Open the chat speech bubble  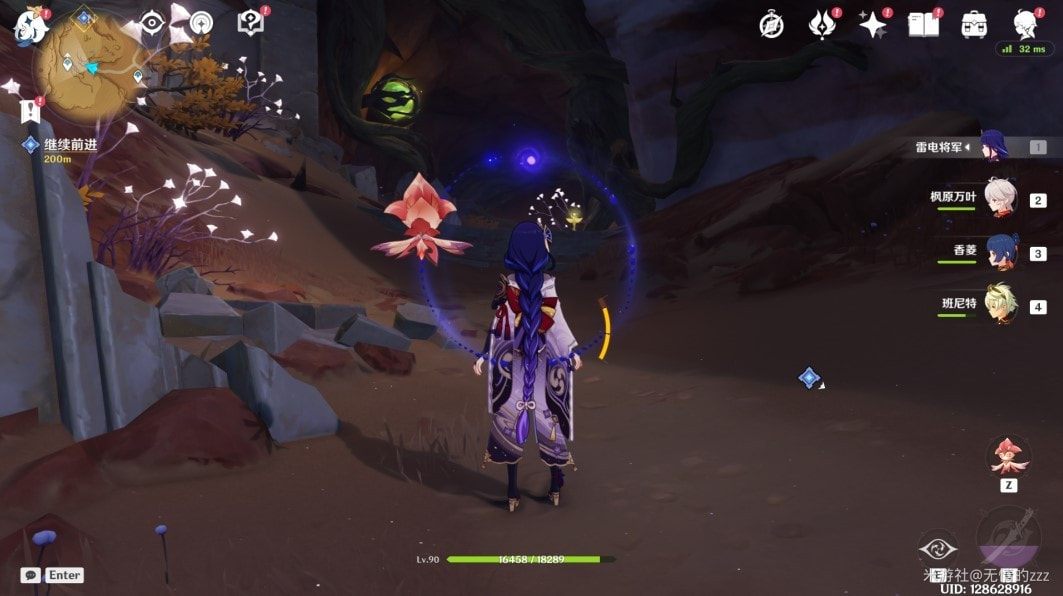30,575
